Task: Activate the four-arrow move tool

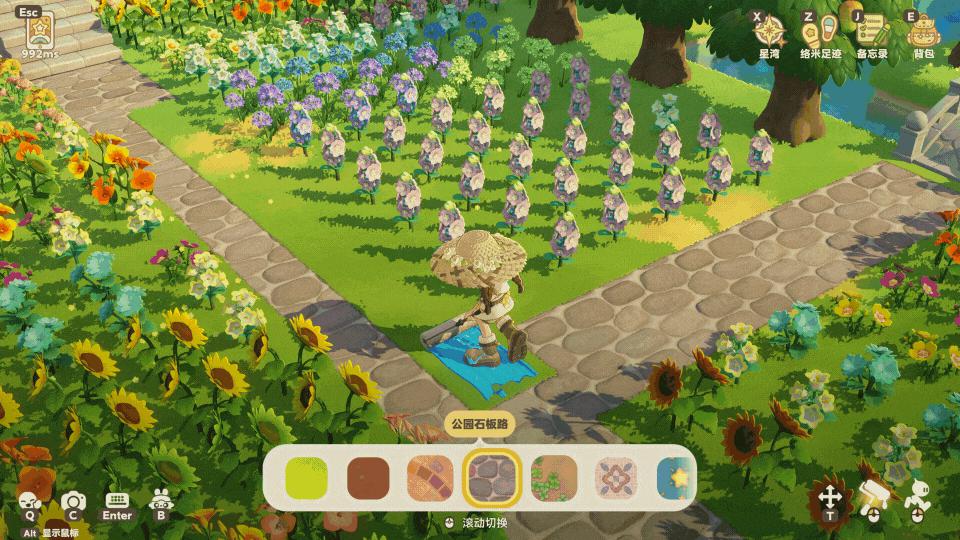Action: pyautogui.click(x=829, y=497)
